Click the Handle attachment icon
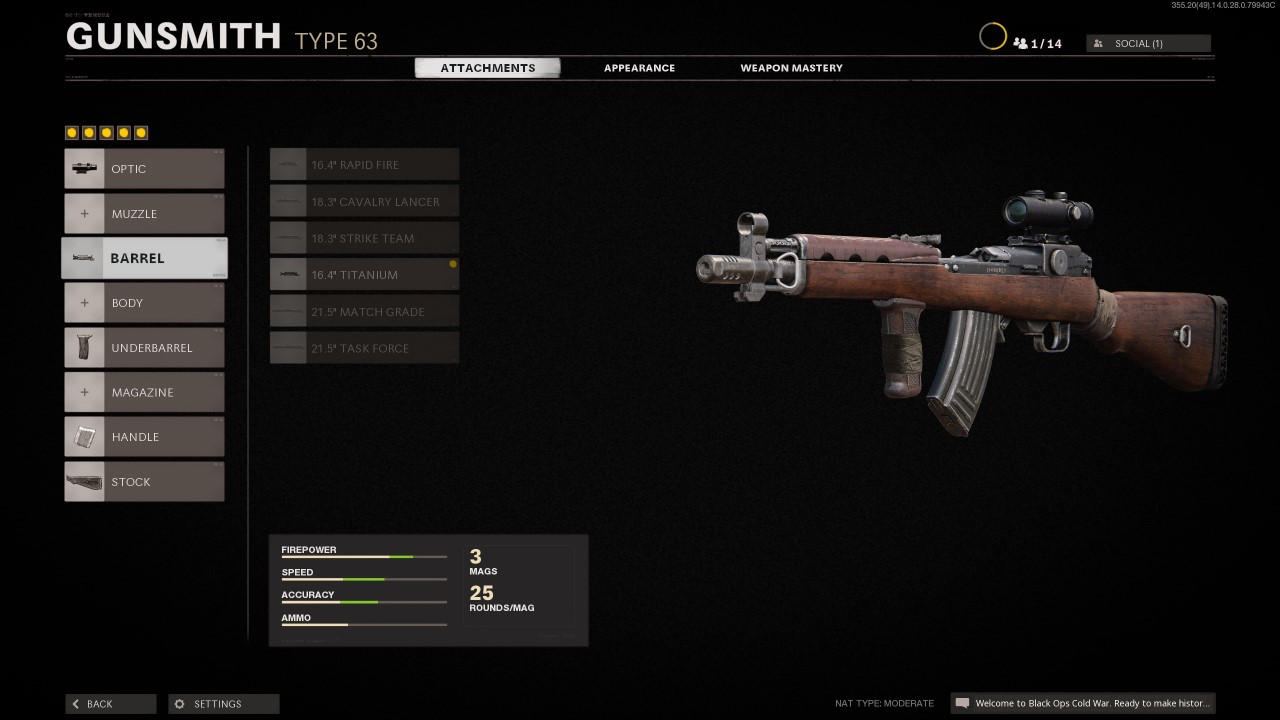 click(85, 437)
